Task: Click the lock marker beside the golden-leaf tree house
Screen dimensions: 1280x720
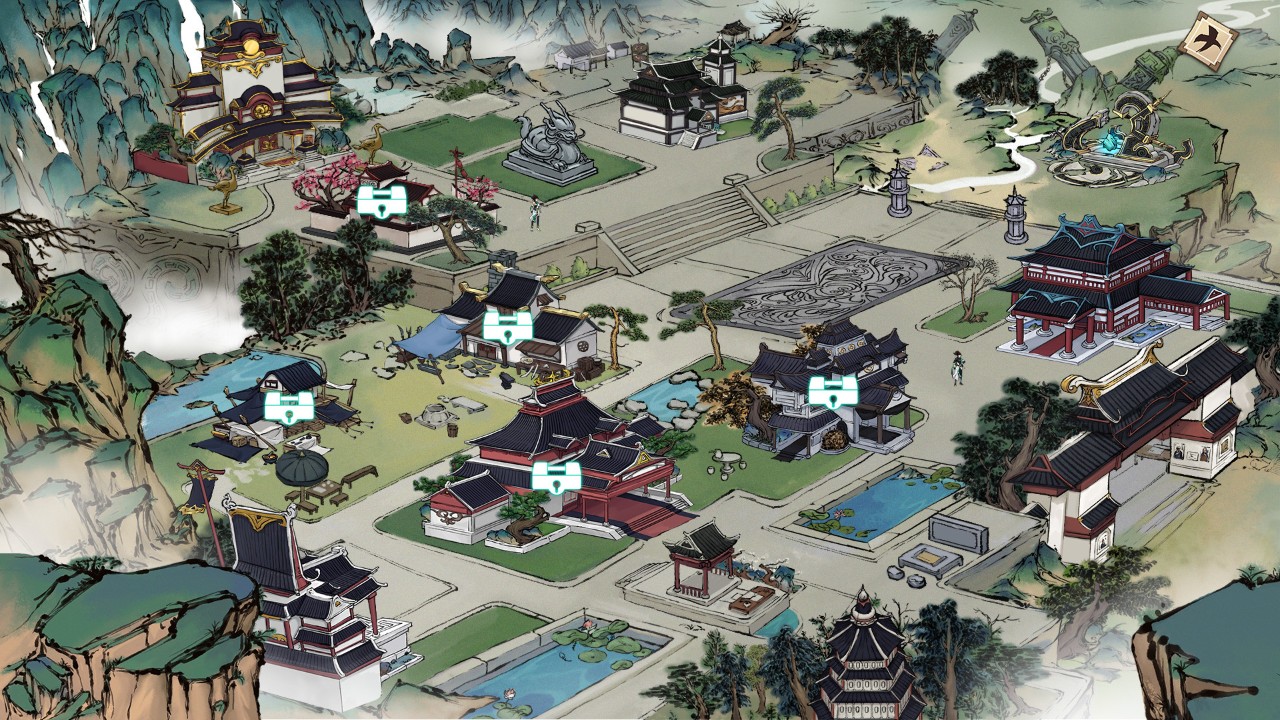Action: [832, 390]
